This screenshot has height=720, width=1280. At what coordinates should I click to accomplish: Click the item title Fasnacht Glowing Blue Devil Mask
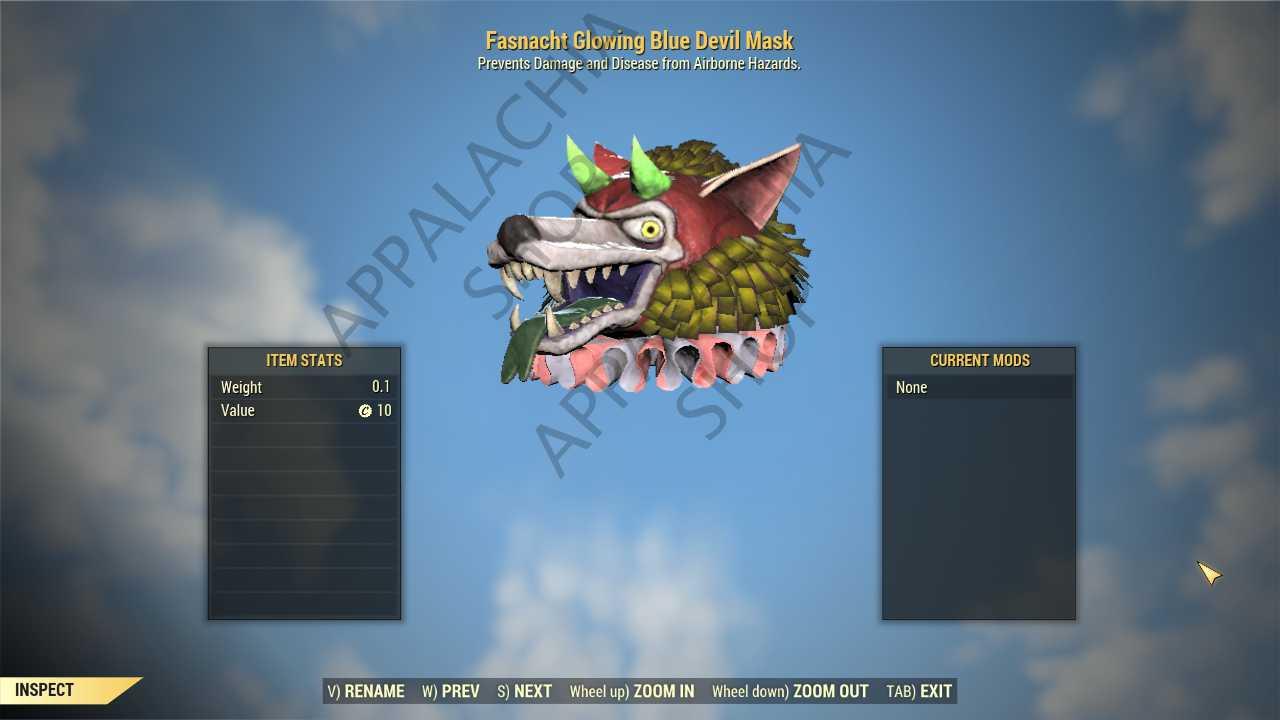[639, 40]
